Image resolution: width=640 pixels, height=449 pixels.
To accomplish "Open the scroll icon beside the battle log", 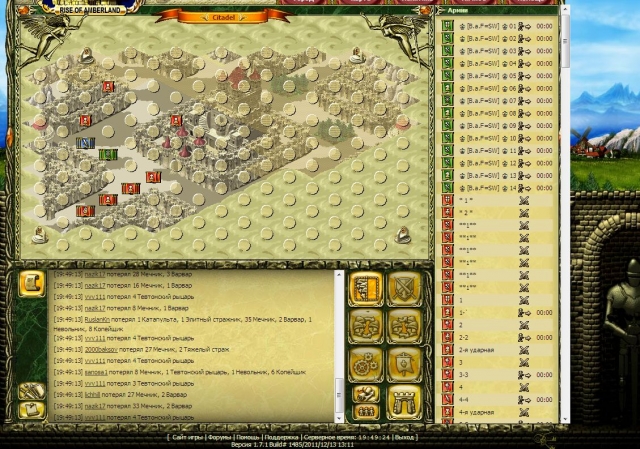I will (30, 284).
